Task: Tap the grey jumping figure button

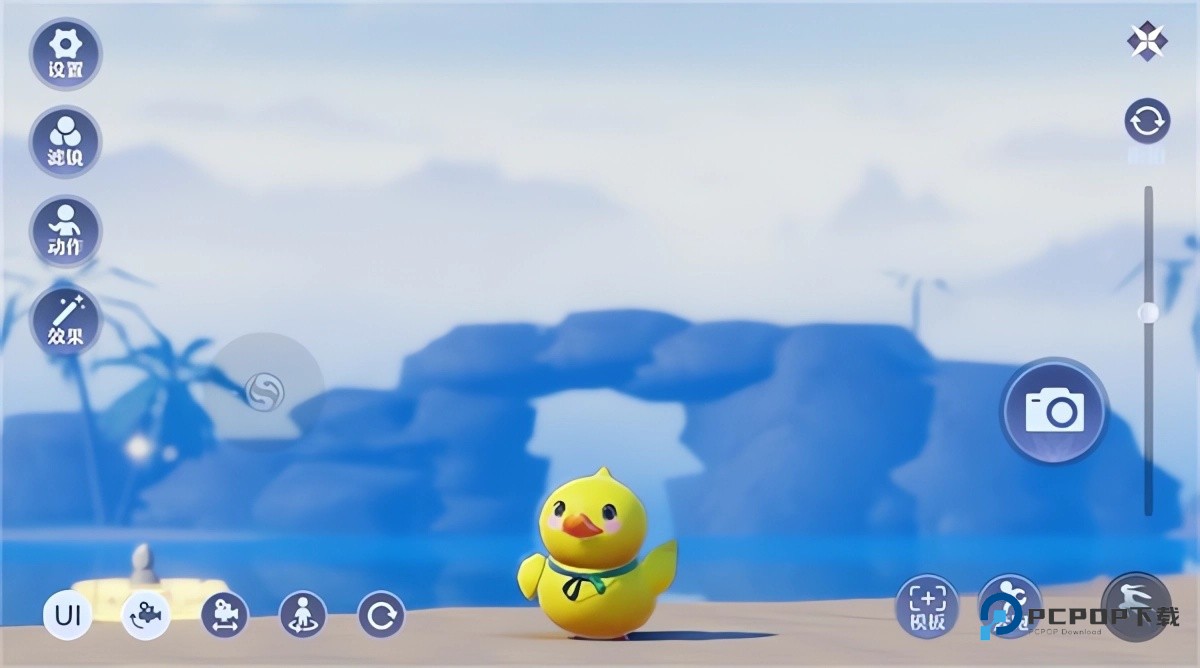Action: coord(1136,604)
